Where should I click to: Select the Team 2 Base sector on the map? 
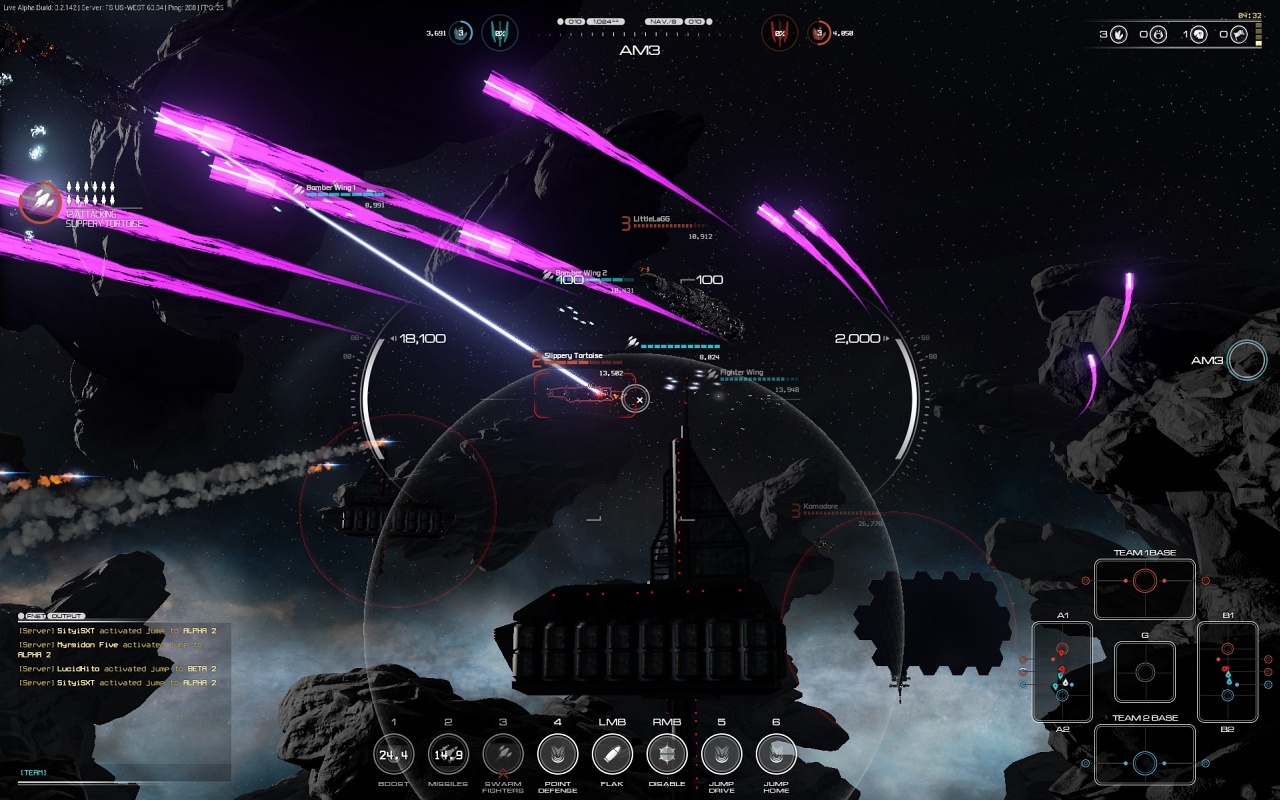[1145, 754]
